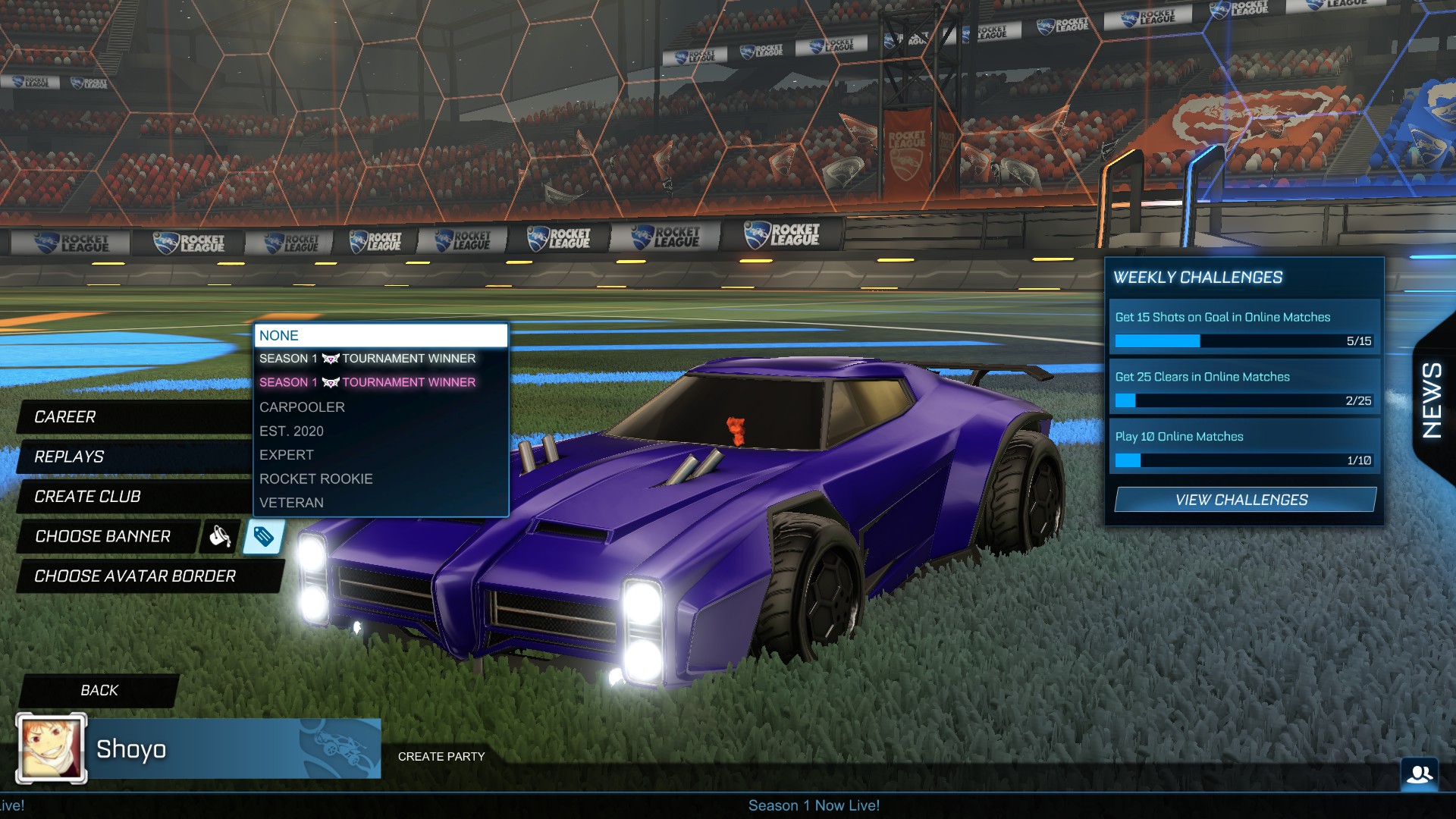Image resolution: width=1456 pixels, height=819 pixels.
Task: Select the CARPOOLER title
Action: click(x=302, y=407)
